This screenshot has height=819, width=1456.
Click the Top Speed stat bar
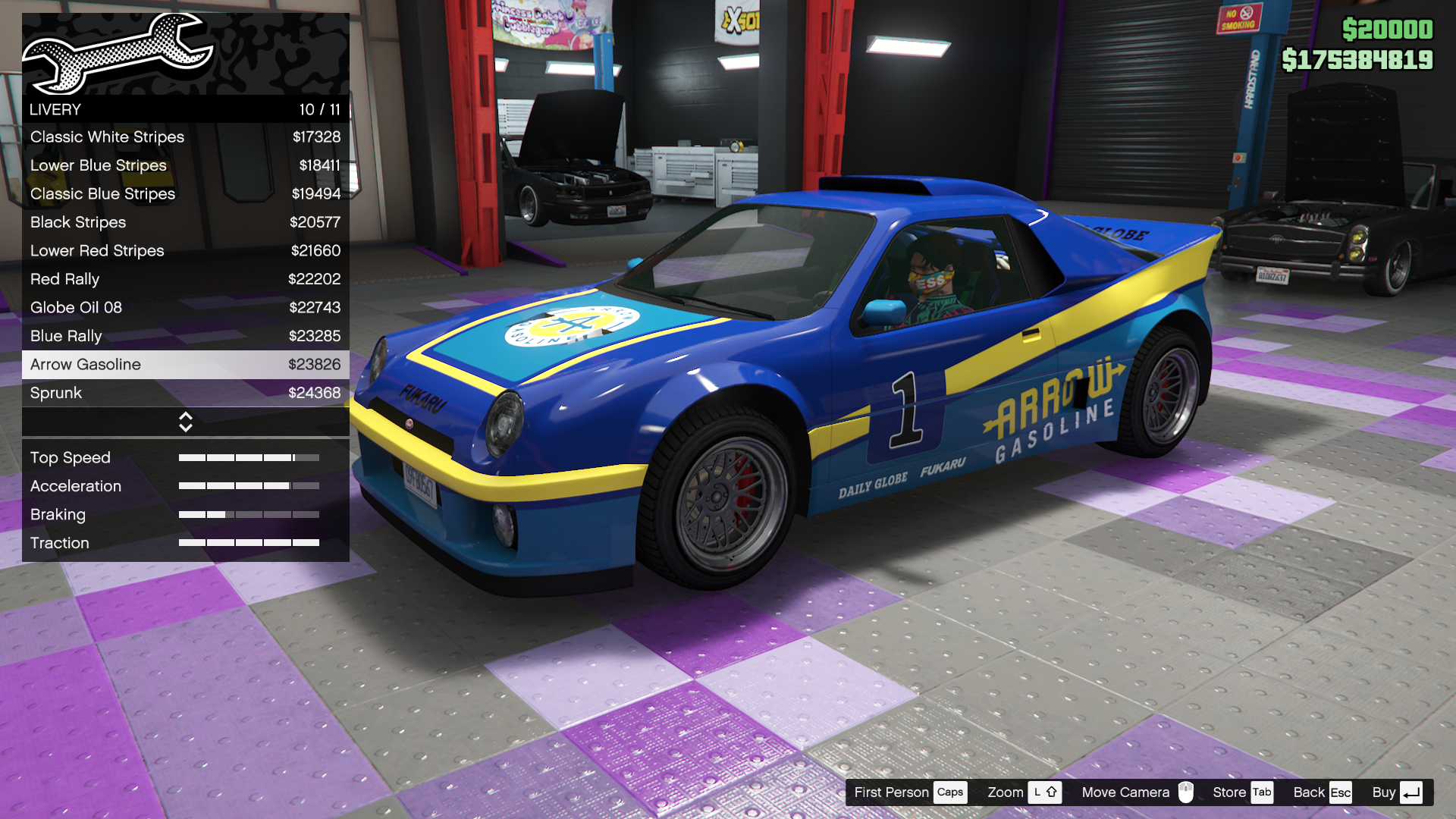coord(248,457)
